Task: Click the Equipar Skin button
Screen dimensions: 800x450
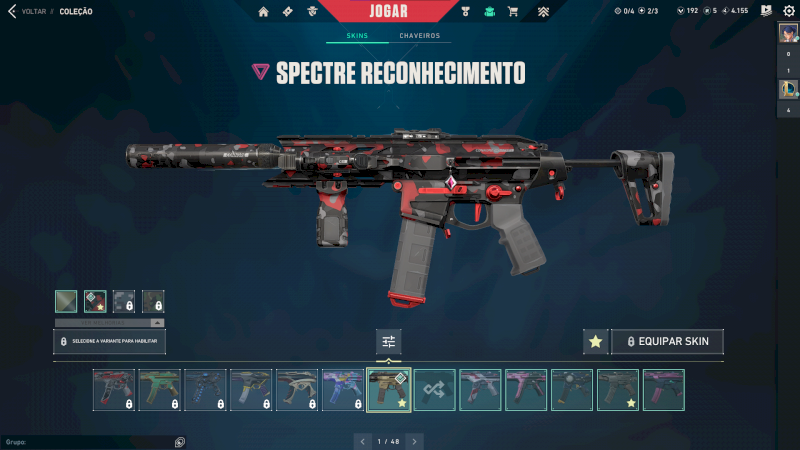Action: coord(667,341)
